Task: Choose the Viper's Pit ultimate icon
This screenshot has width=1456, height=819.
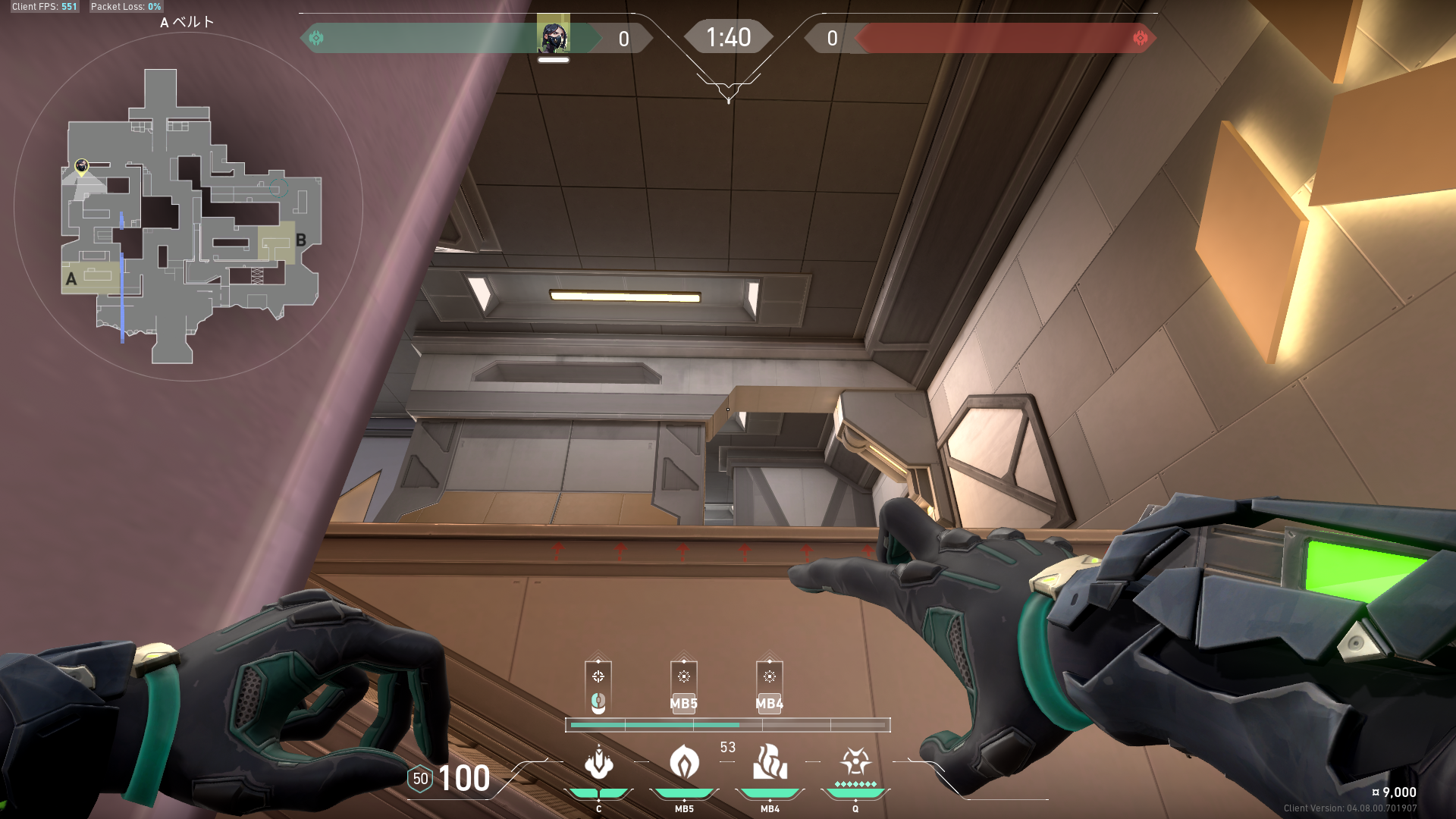Action: tap(855, 761)
